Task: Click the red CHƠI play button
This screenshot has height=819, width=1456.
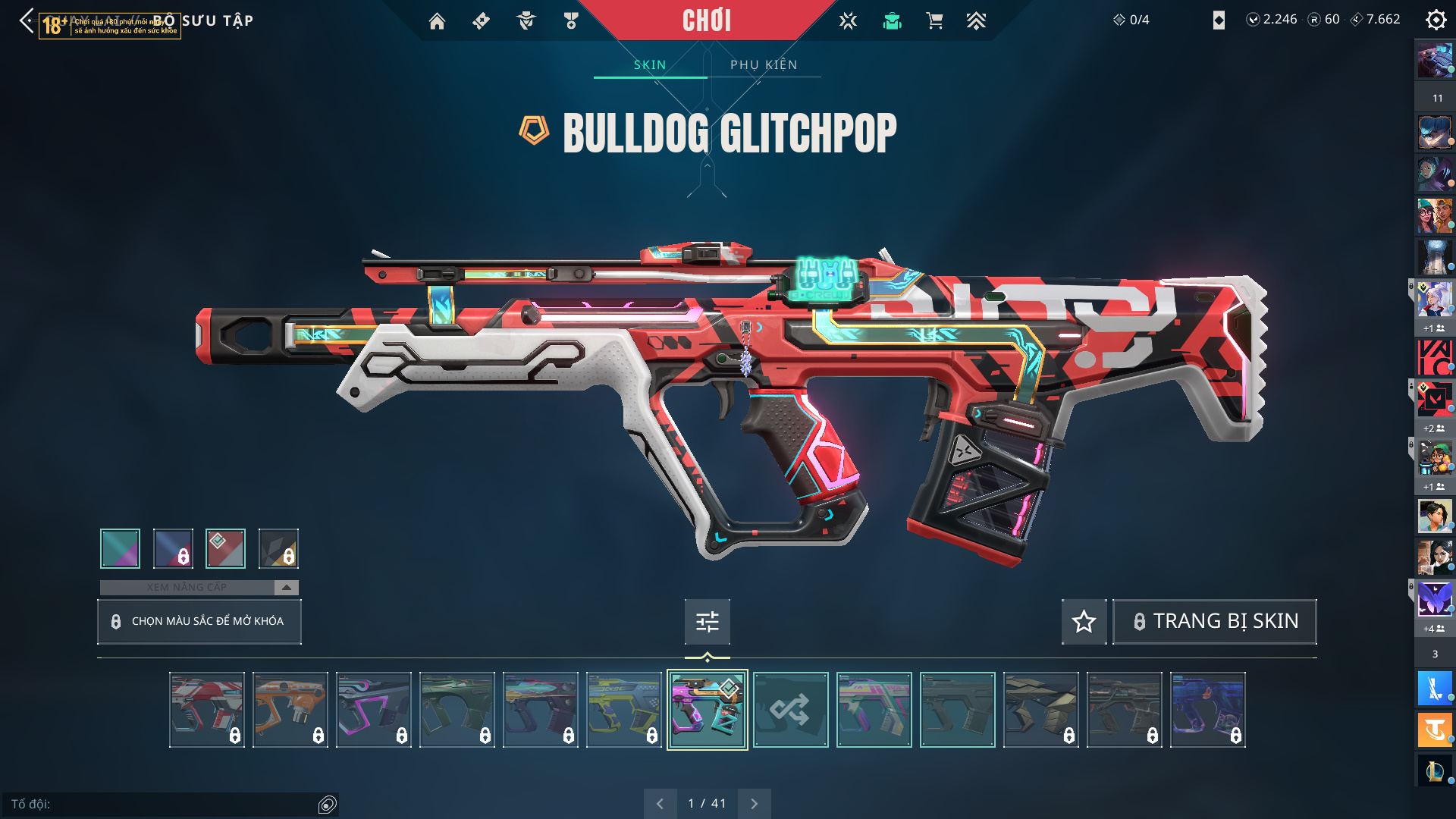Action: pyautogui.click(x=706, y=20)
